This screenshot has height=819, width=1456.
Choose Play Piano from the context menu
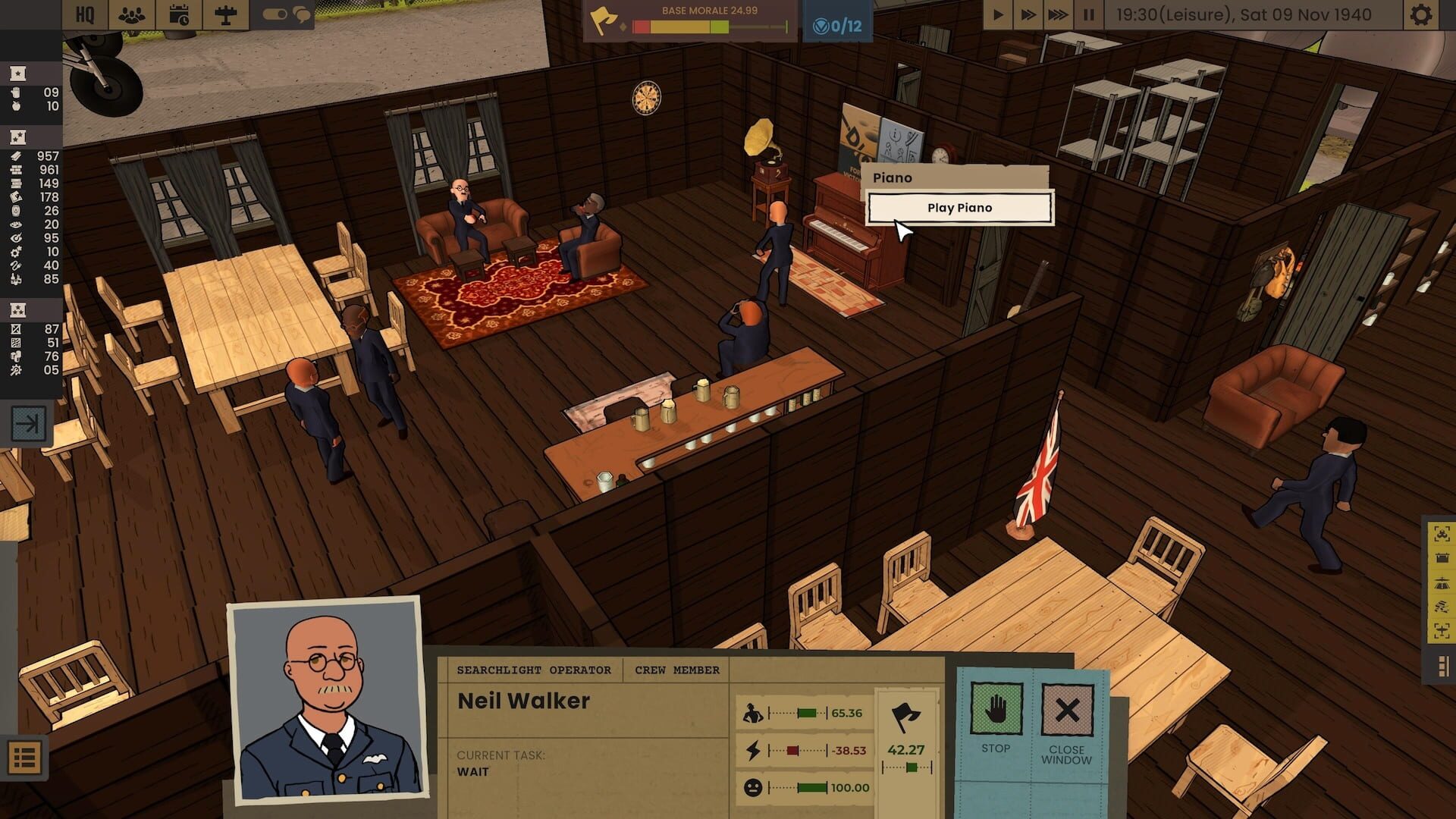point(958,207)
